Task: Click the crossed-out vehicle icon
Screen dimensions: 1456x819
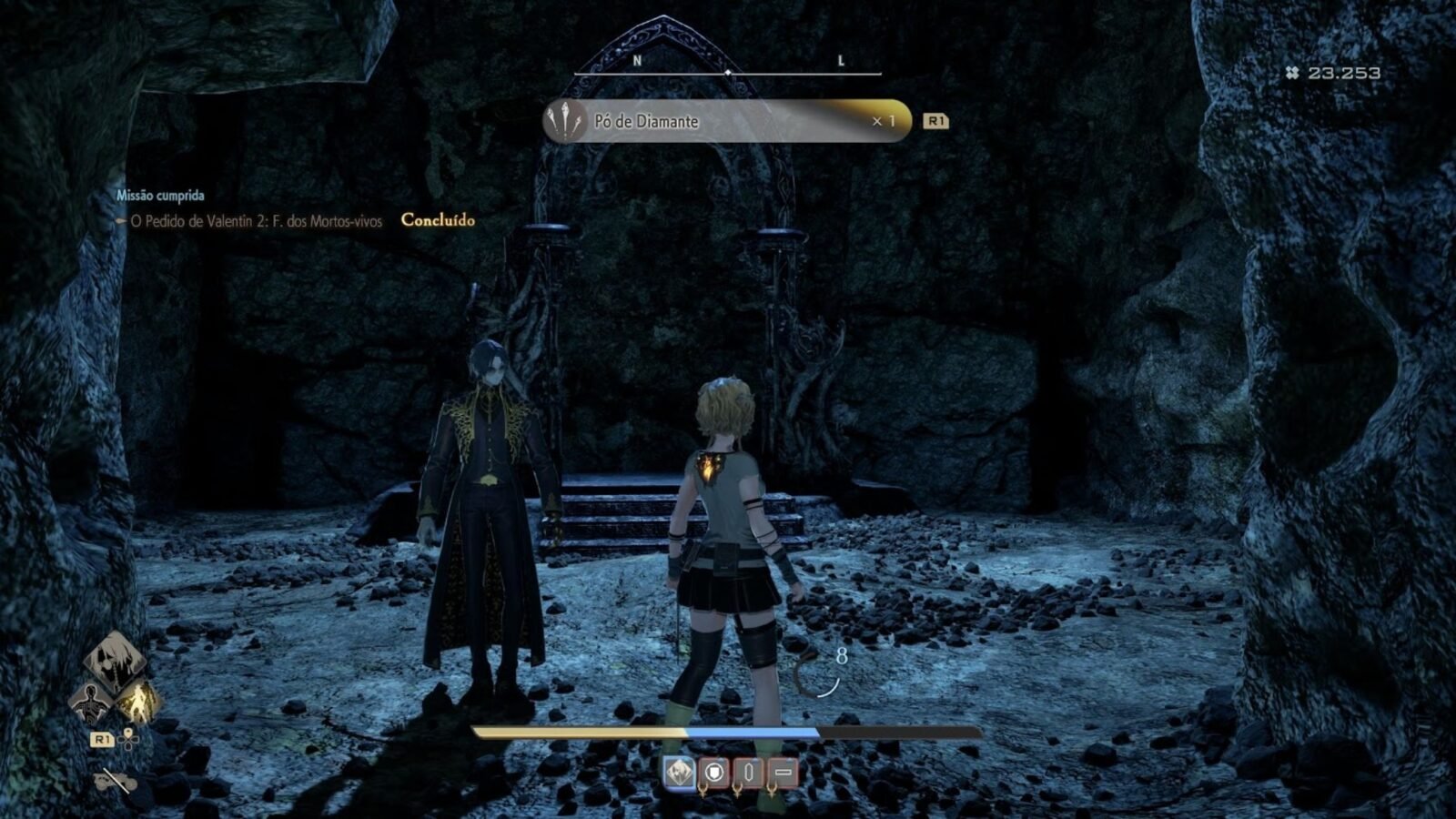Action: [x=116, y=781]
